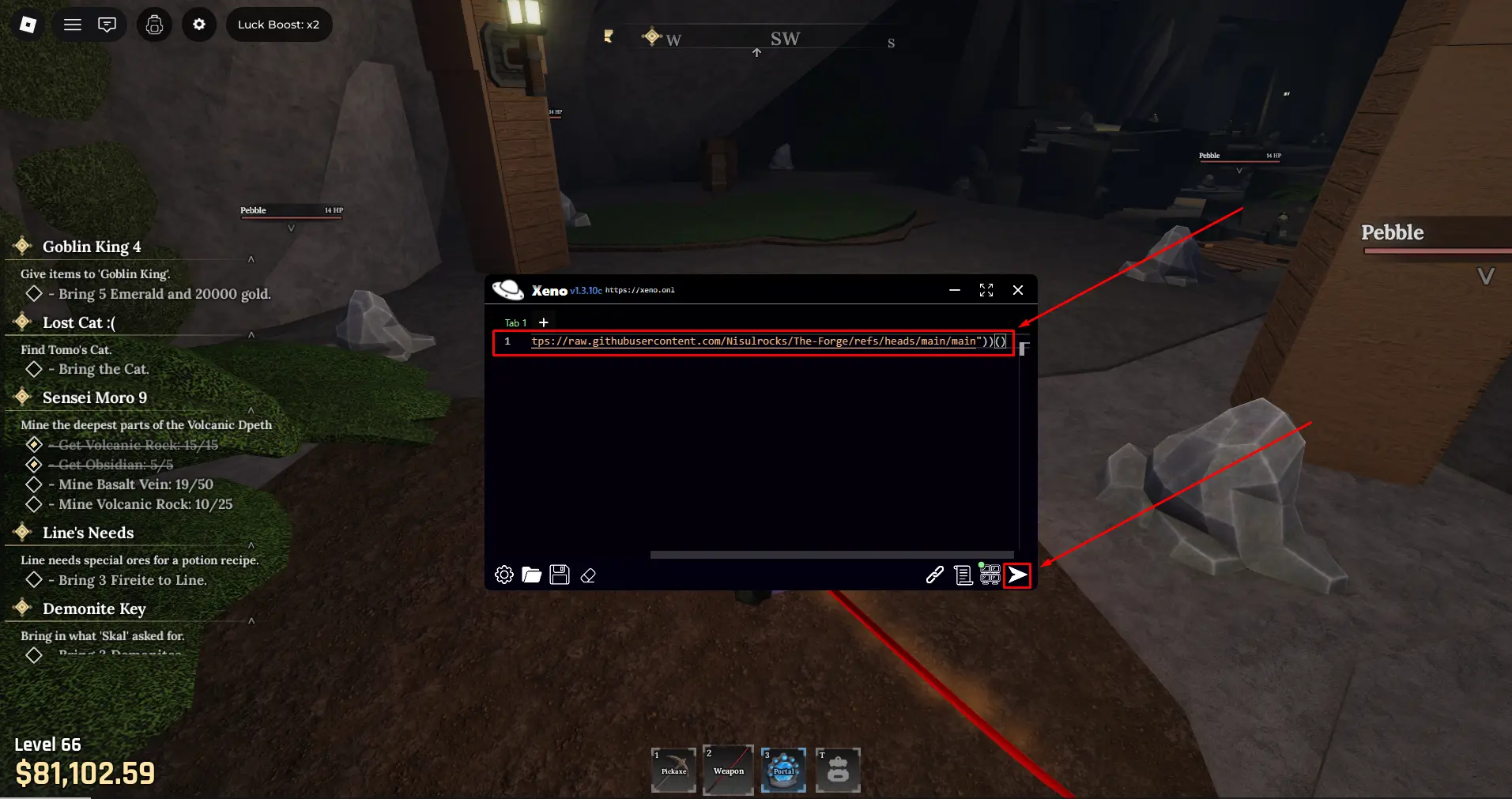Select the Sensei Moro 9 quest
The image size is (1512, 799).
coord(94,398)
